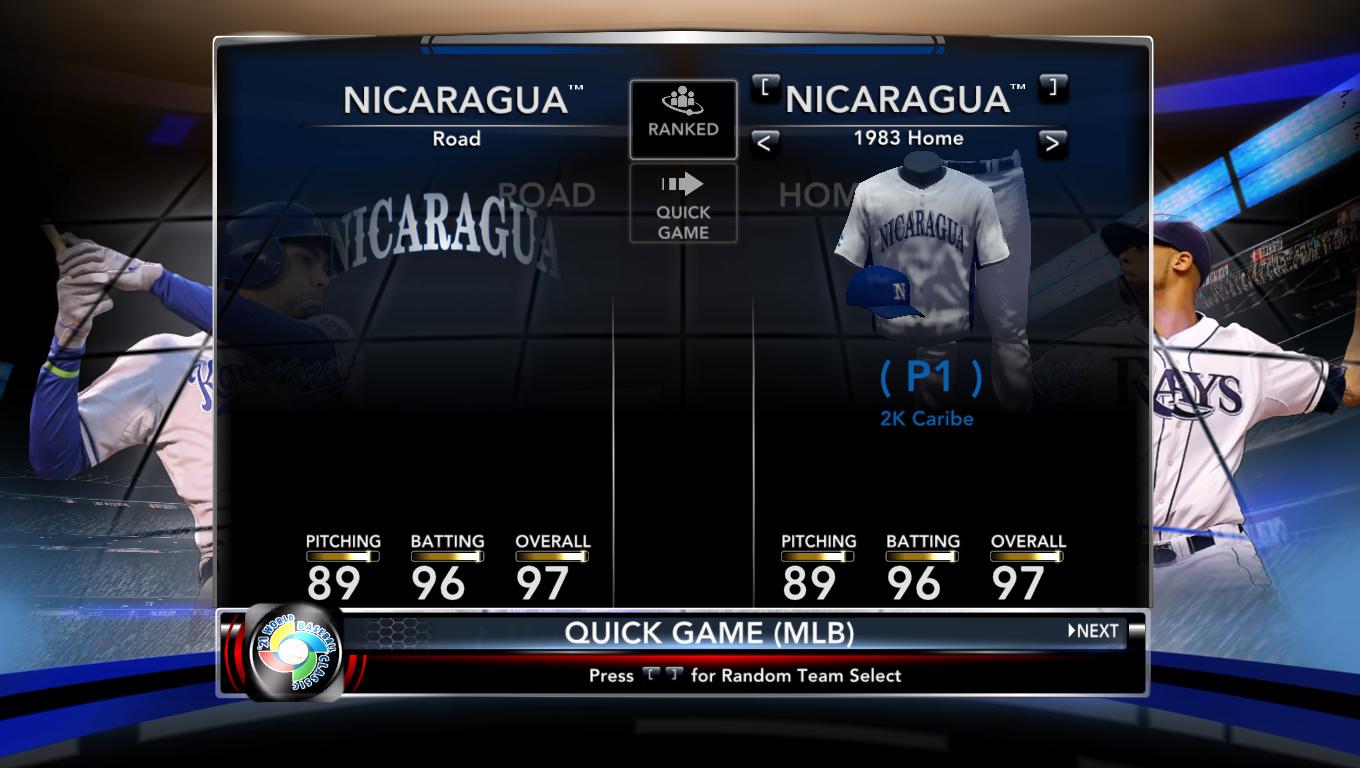Cycle home team with right bracket button
1360x768 pixels.
(x=1053, y=87)
